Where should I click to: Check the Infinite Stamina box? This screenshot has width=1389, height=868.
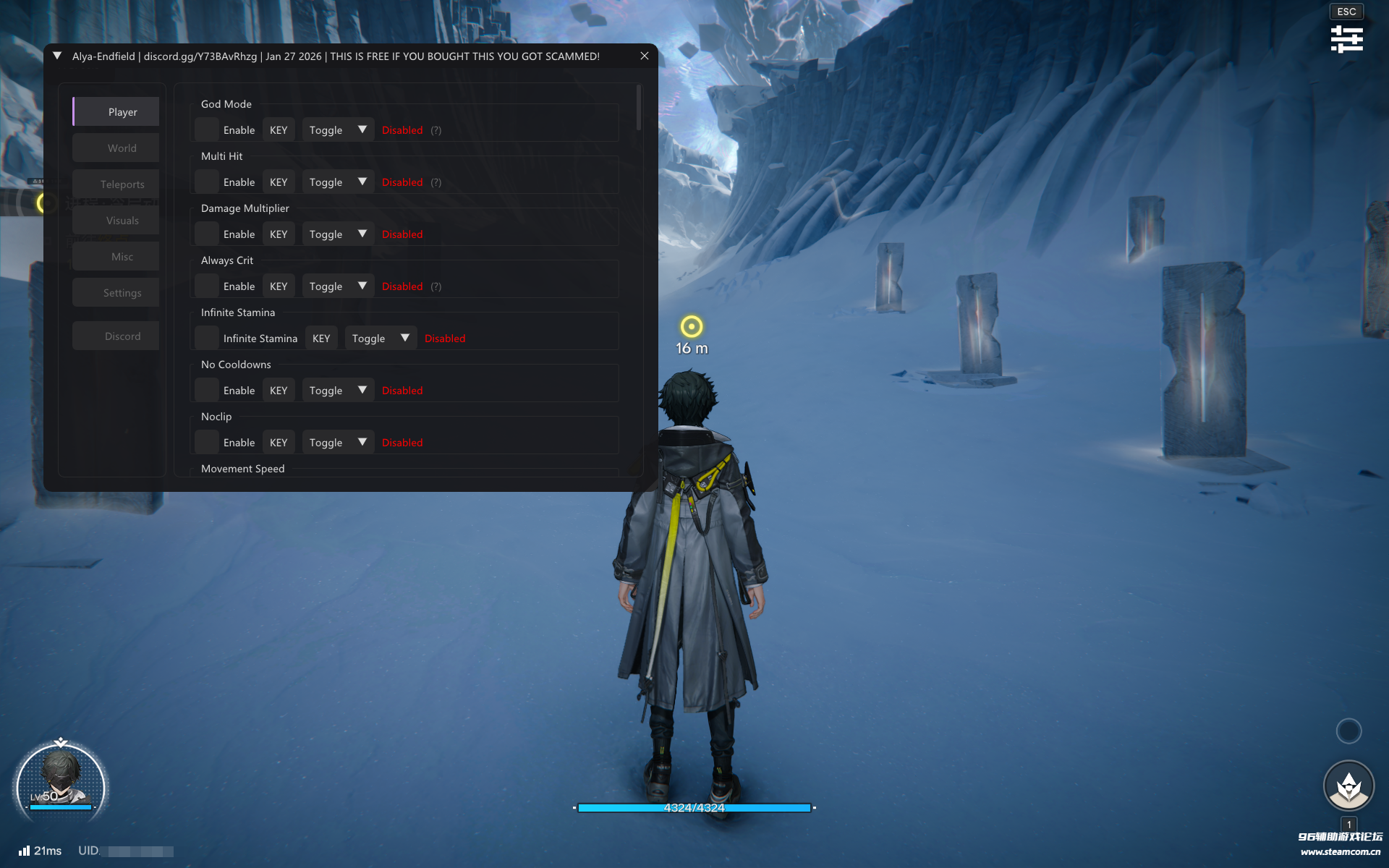(207, 339)
